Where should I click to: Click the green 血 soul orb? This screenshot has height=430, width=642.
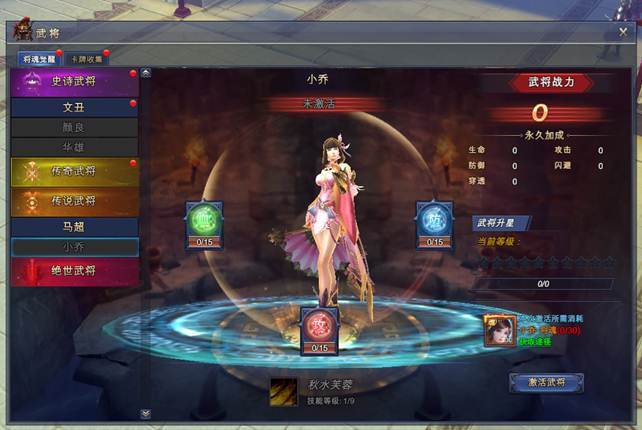(204, 220)
